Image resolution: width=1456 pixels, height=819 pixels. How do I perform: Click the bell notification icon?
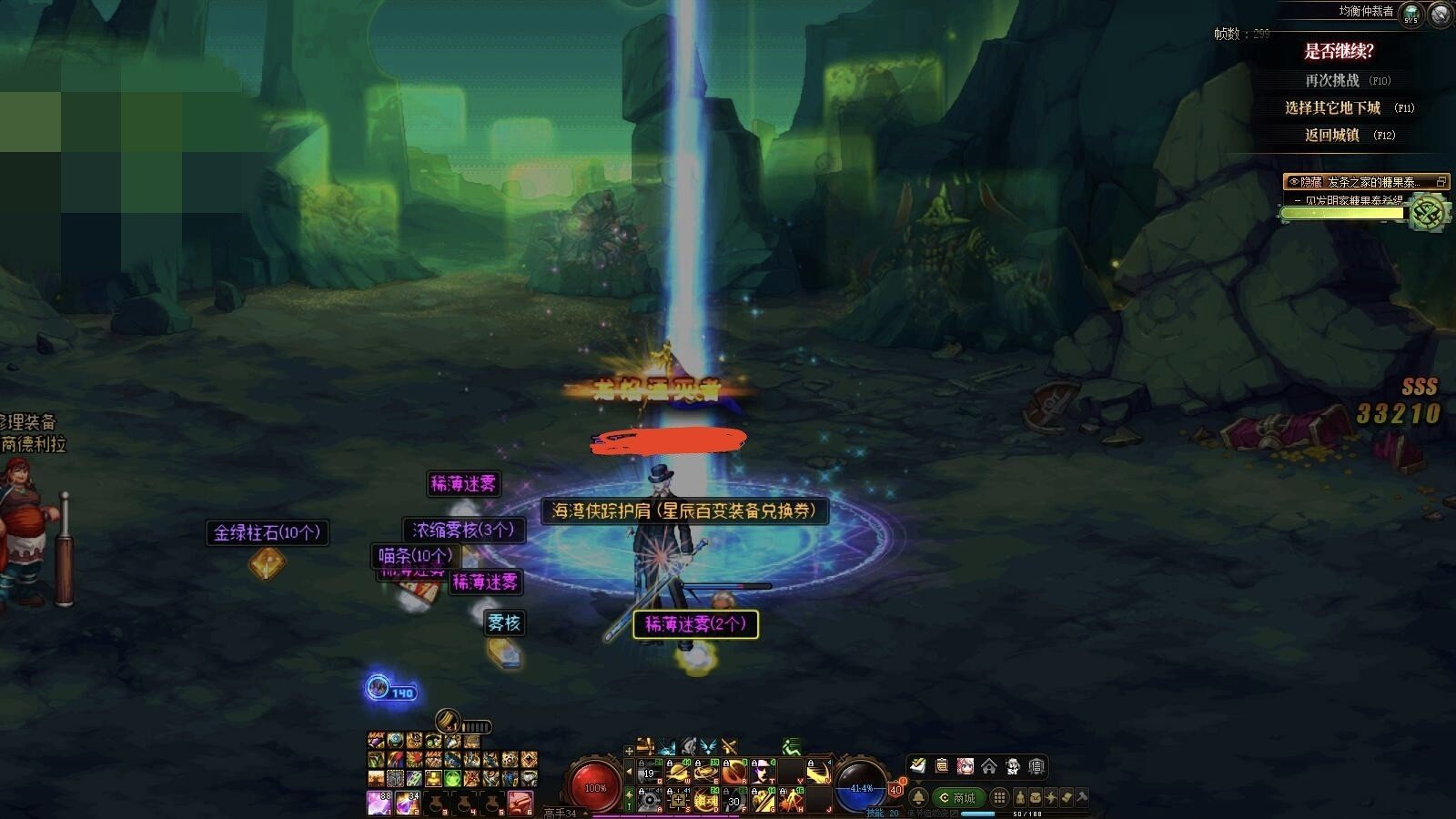point(918,797)
